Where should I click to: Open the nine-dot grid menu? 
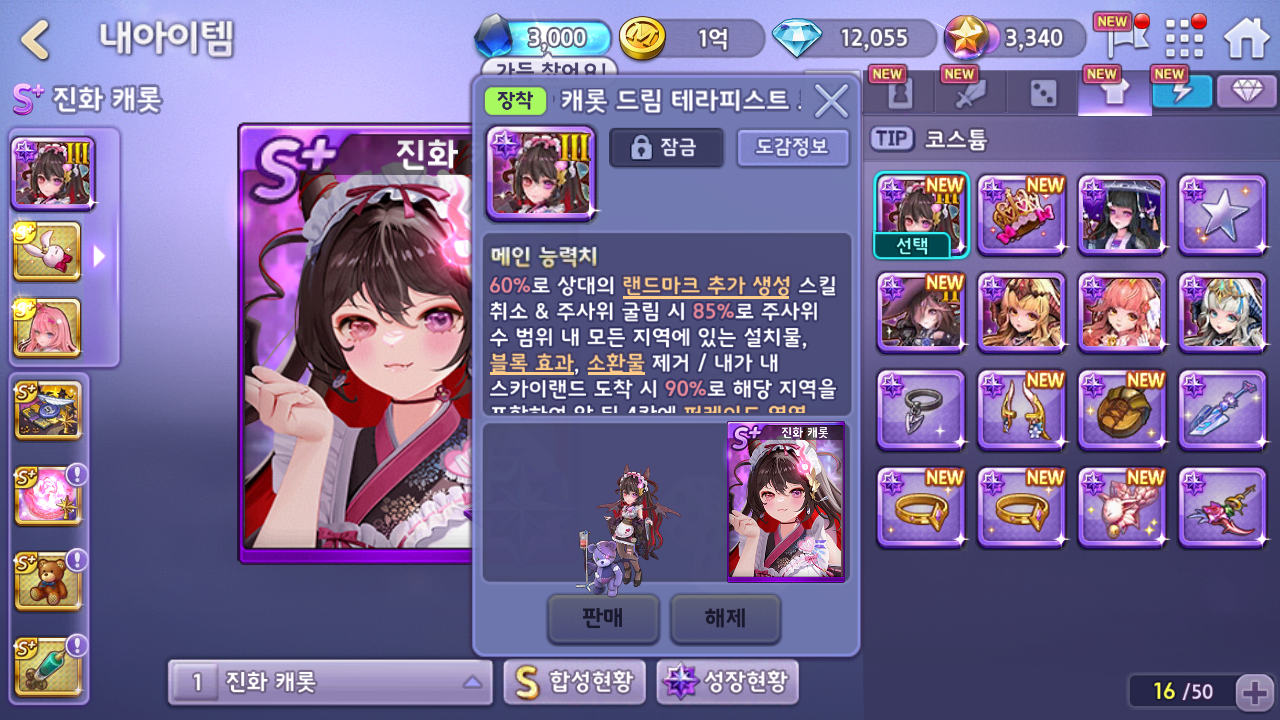coord(1185,40)
